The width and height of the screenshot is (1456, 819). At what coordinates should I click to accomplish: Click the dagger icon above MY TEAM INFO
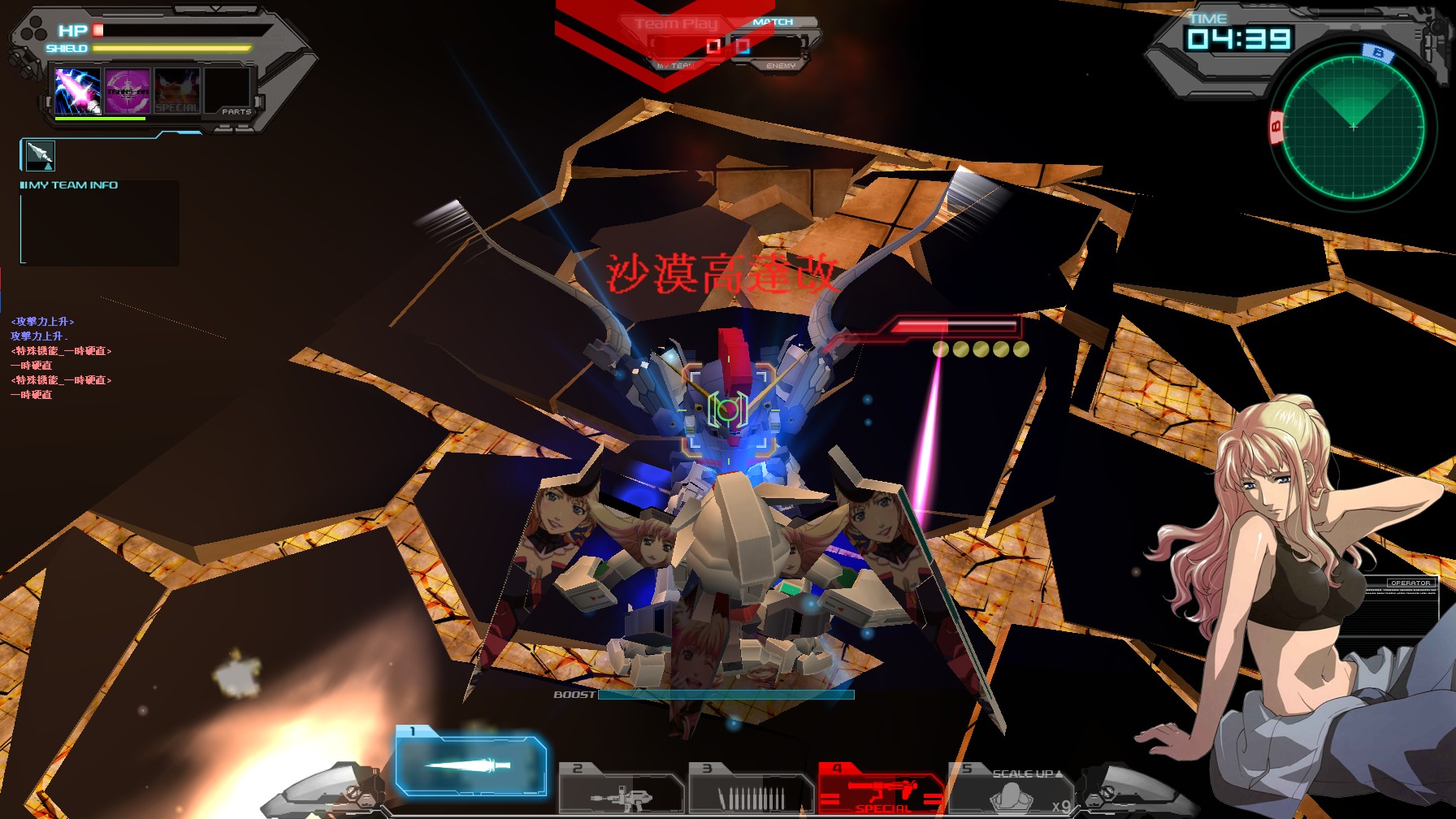pos(41,157)
